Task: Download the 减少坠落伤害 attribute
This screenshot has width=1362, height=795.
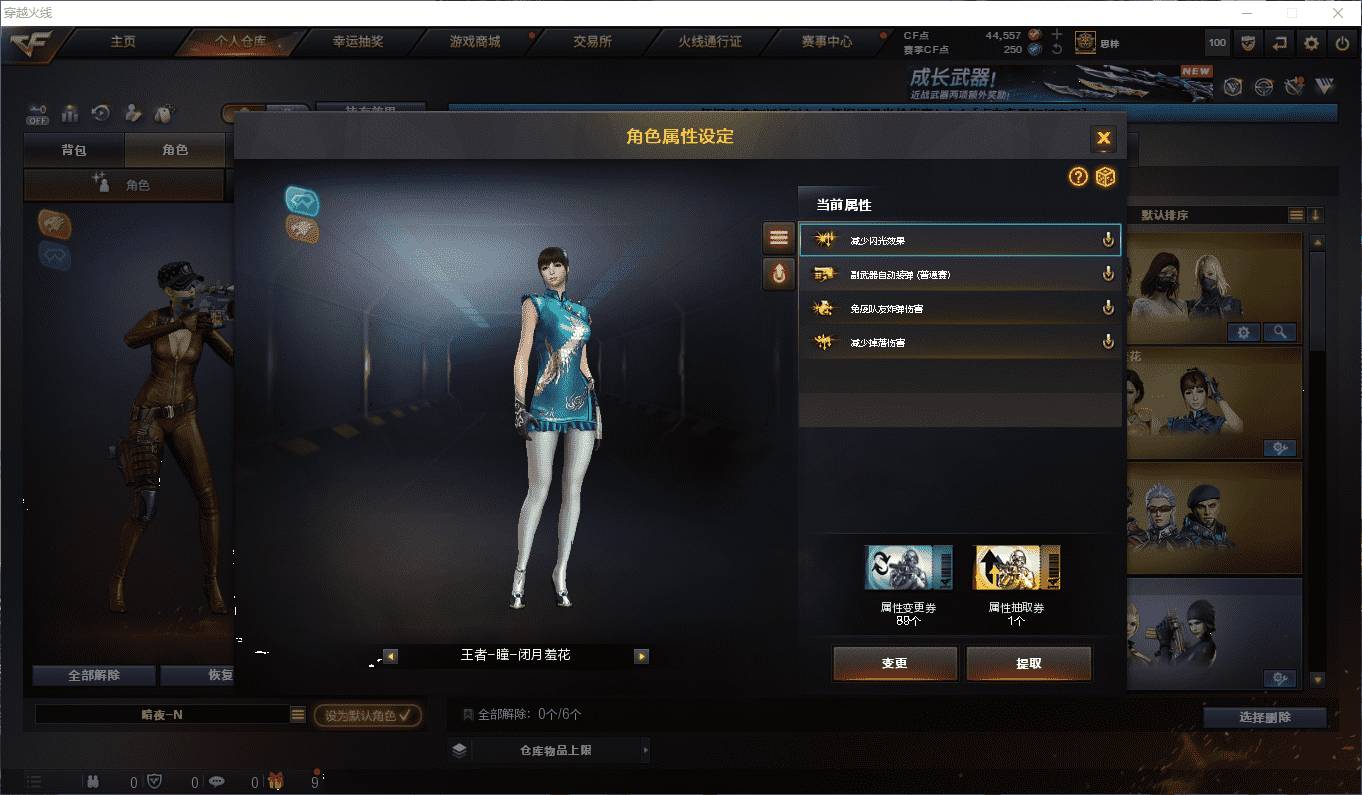Action: (x=1108, y=341)
